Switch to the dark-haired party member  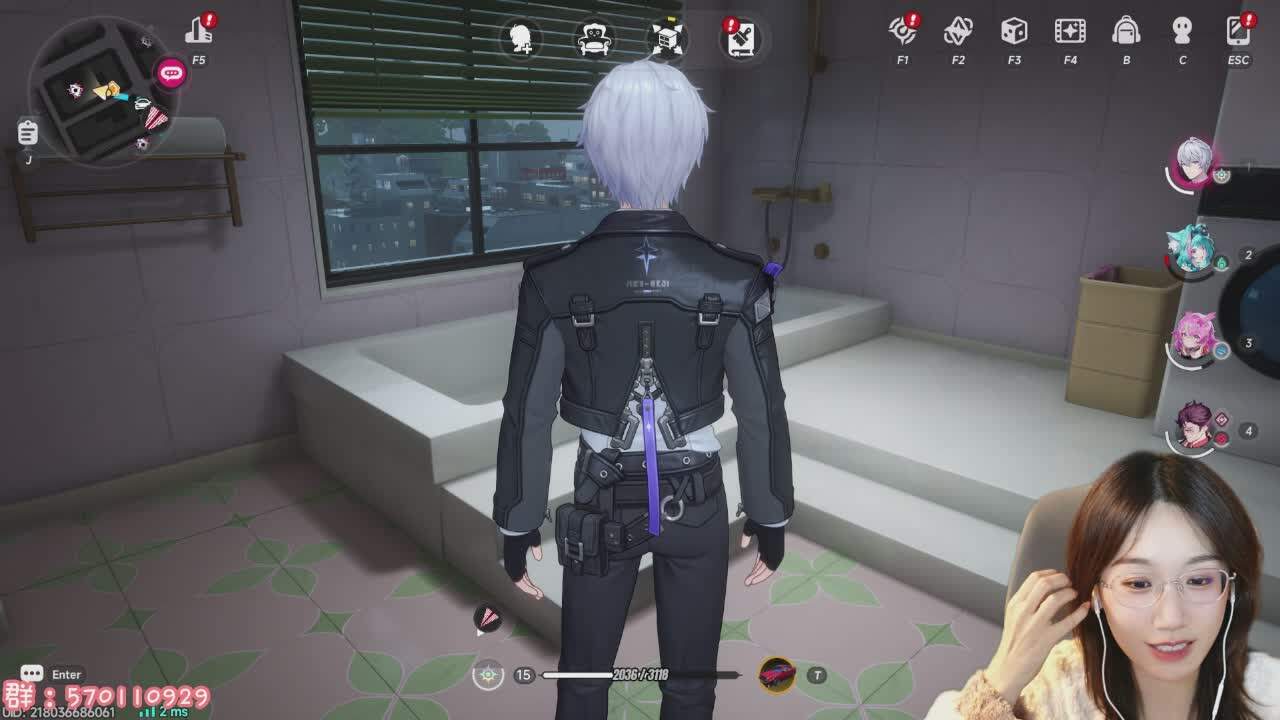point(1193,426)
